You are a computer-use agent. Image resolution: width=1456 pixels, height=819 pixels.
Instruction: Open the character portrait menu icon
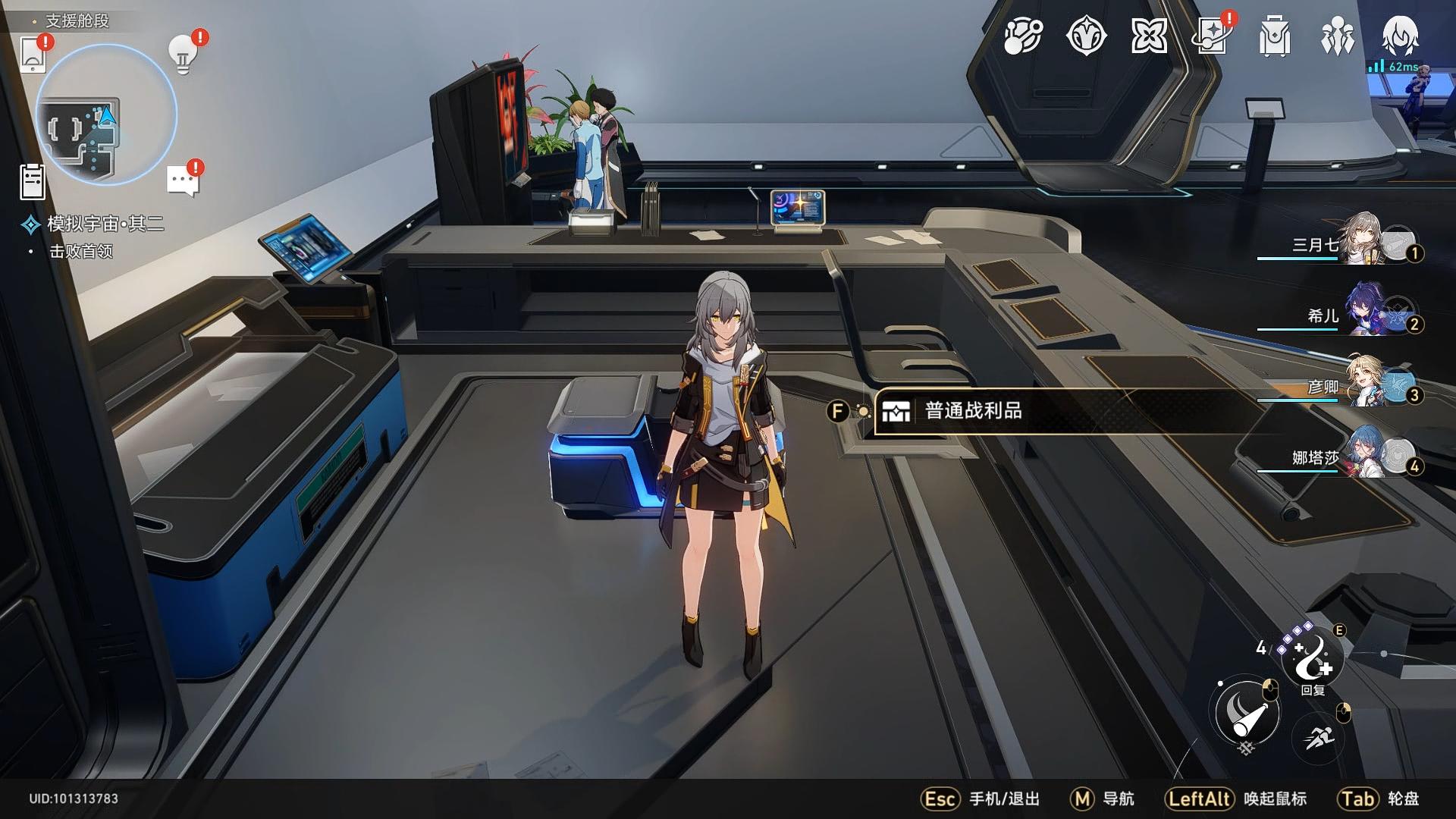click(x=1400, y=36)
